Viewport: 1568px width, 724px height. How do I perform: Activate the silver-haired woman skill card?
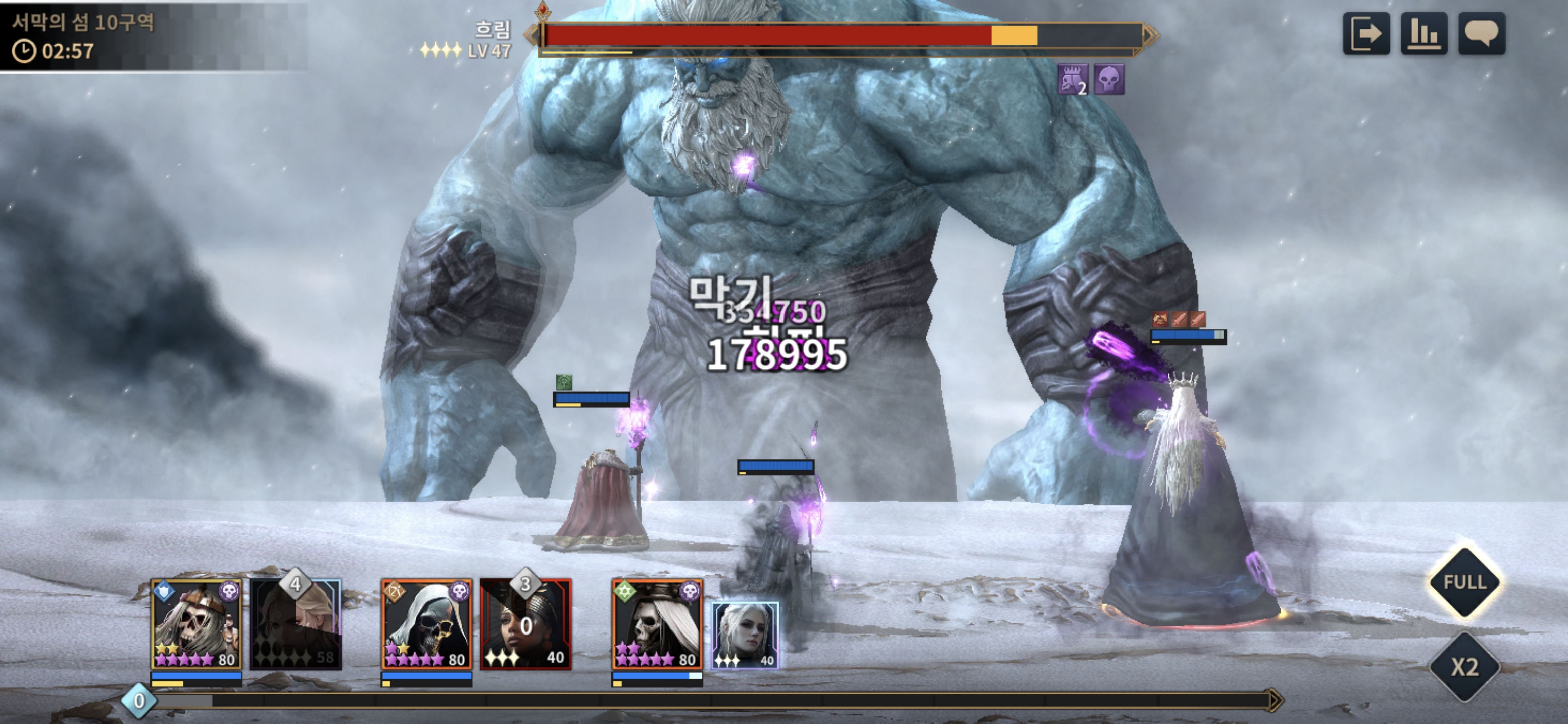(x=745, y=635)
